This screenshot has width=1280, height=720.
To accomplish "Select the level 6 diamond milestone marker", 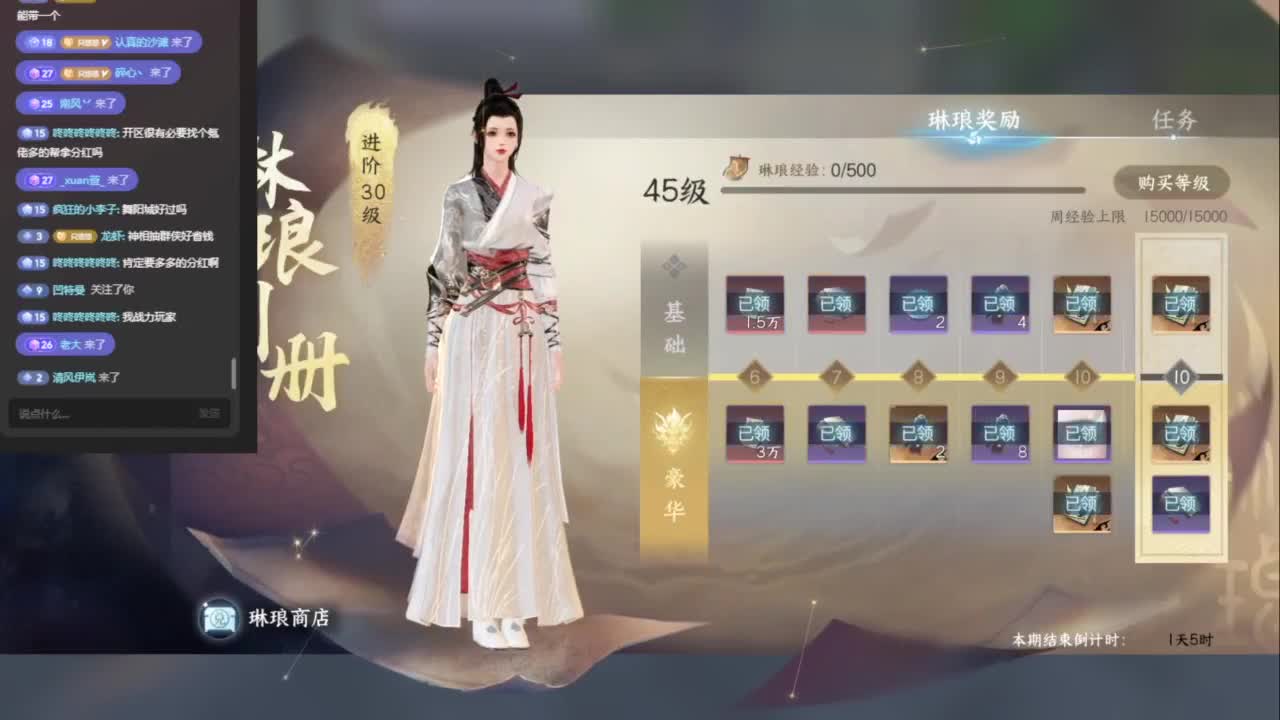I will coord(754,377).
